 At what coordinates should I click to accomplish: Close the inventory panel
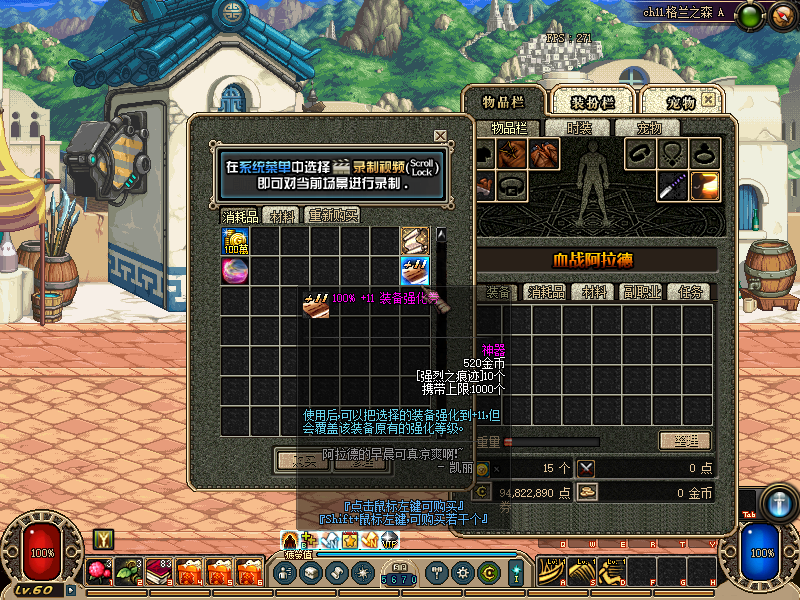click(709, 100)
